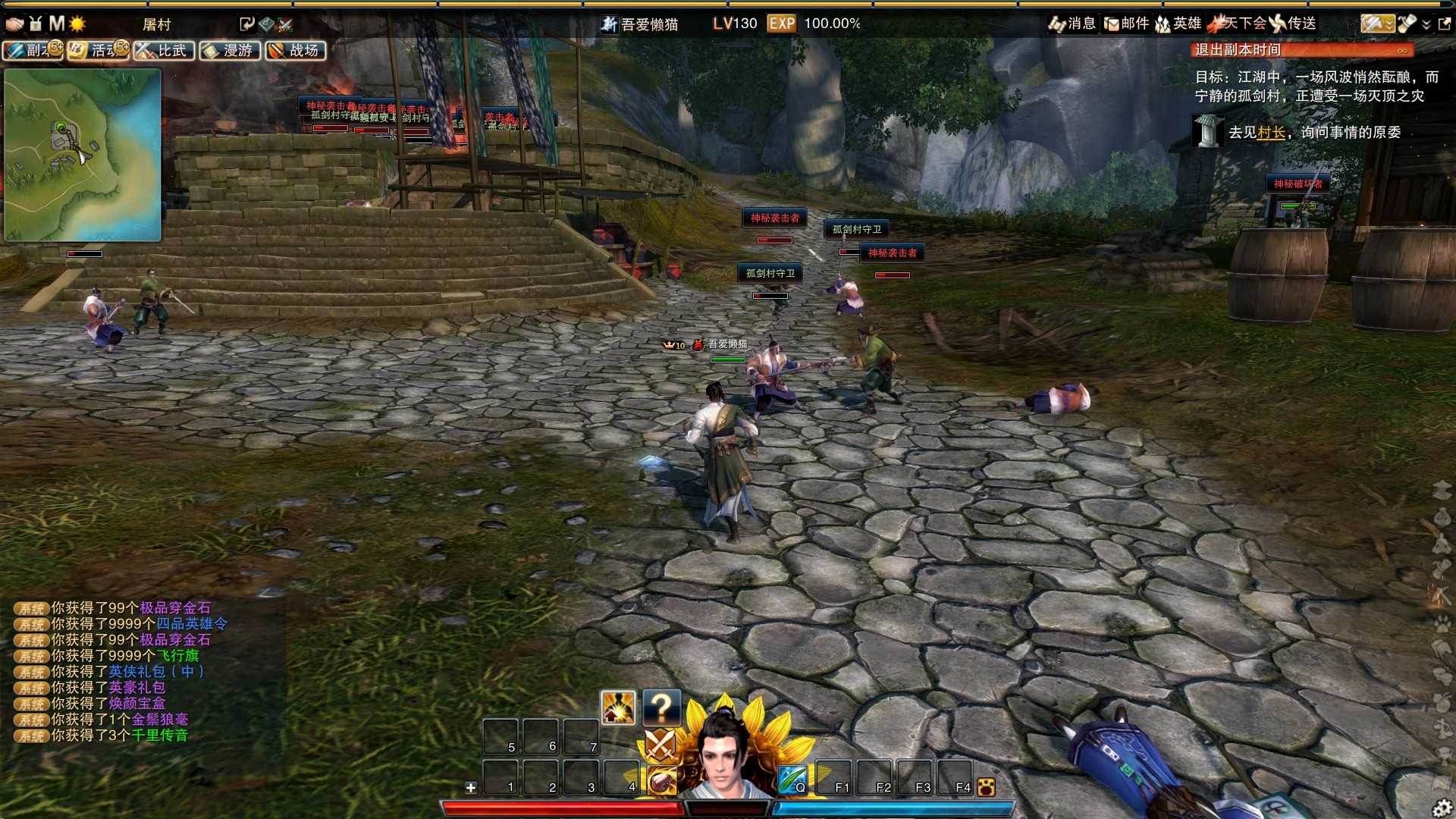Open the gear settings icon
This screenshot has height=819, width=1456.
[1442, 808]
